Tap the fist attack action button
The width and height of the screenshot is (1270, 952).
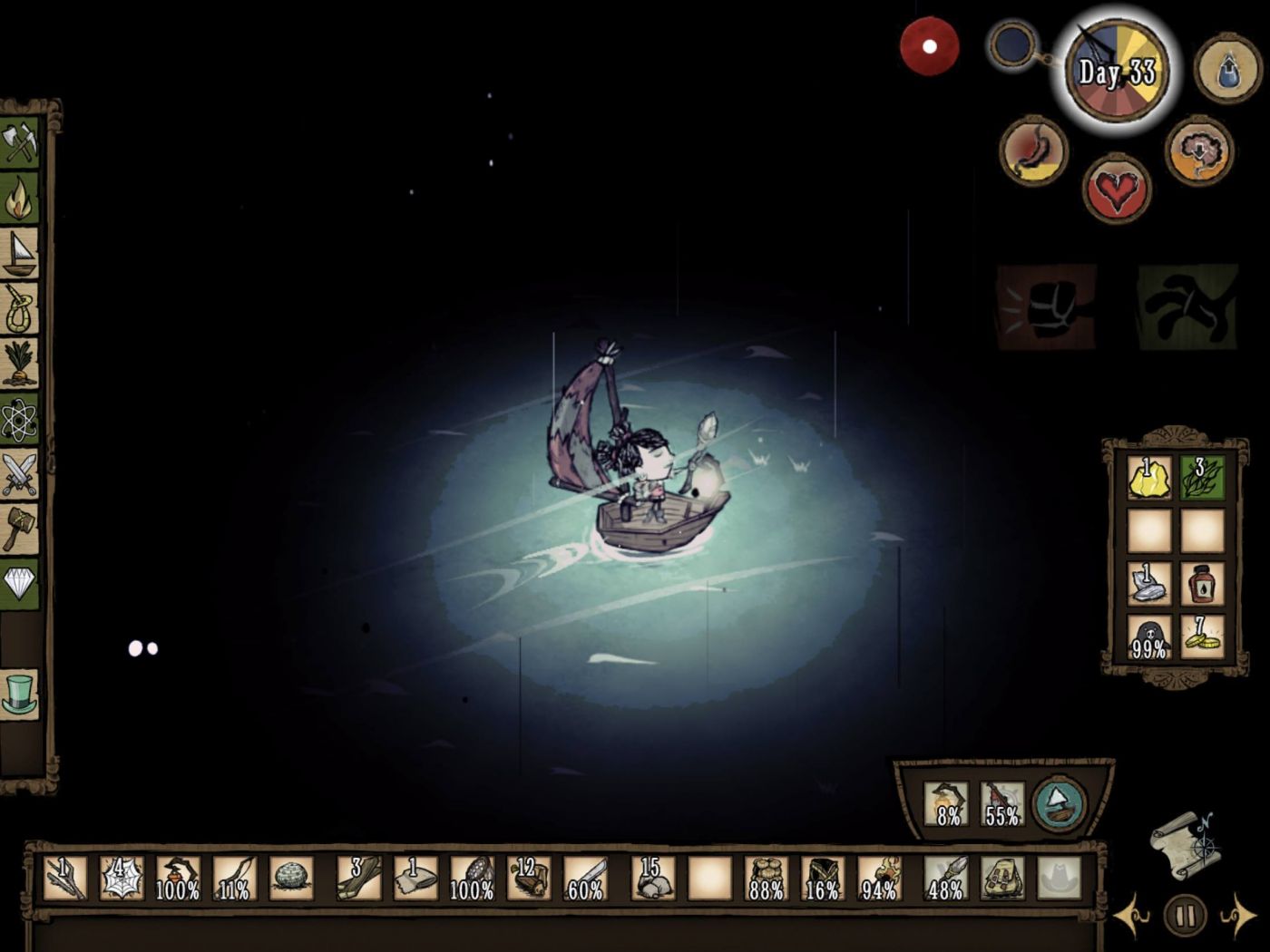[1046, 307]
